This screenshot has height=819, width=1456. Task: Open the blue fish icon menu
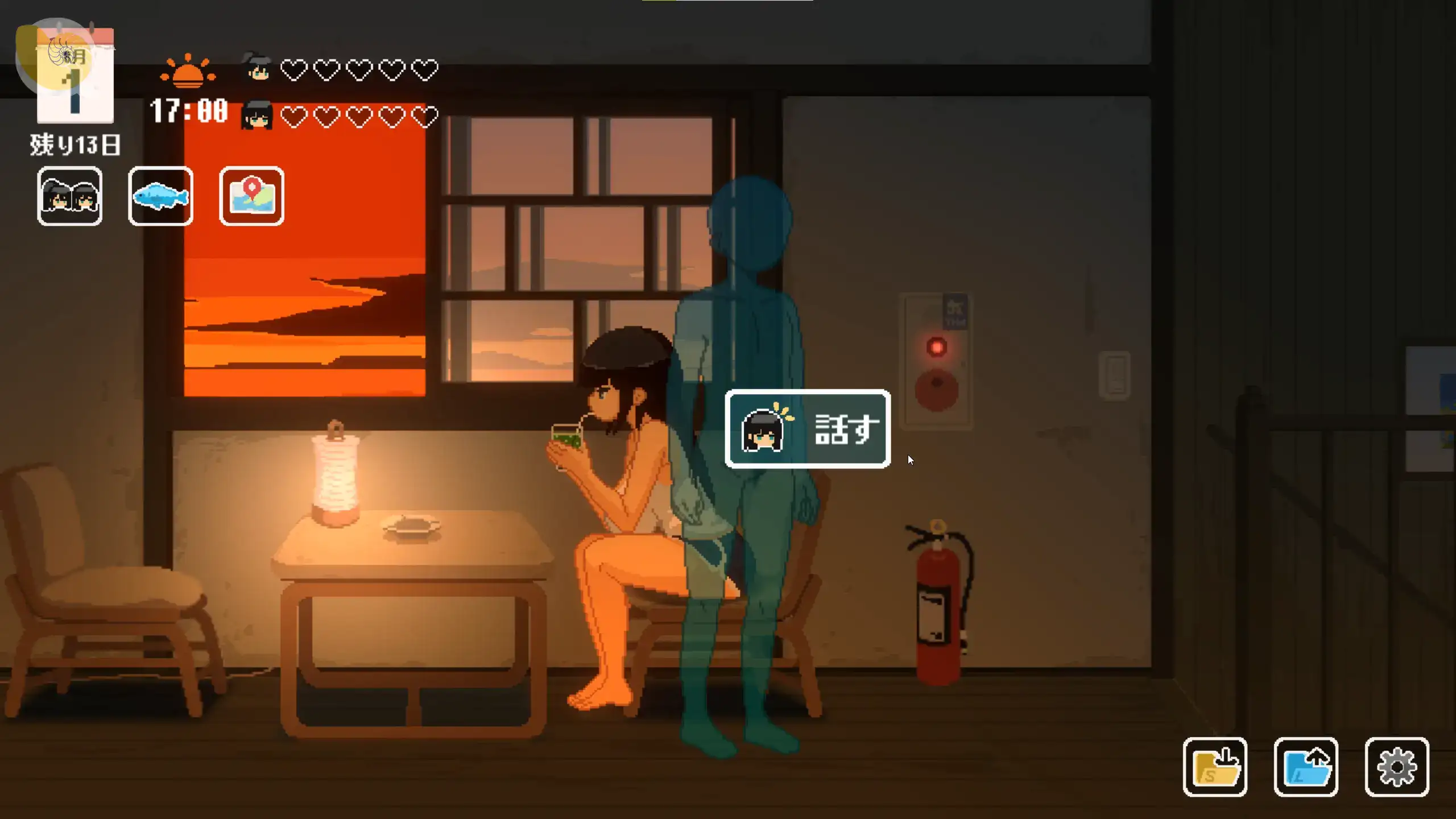[160, 196]
